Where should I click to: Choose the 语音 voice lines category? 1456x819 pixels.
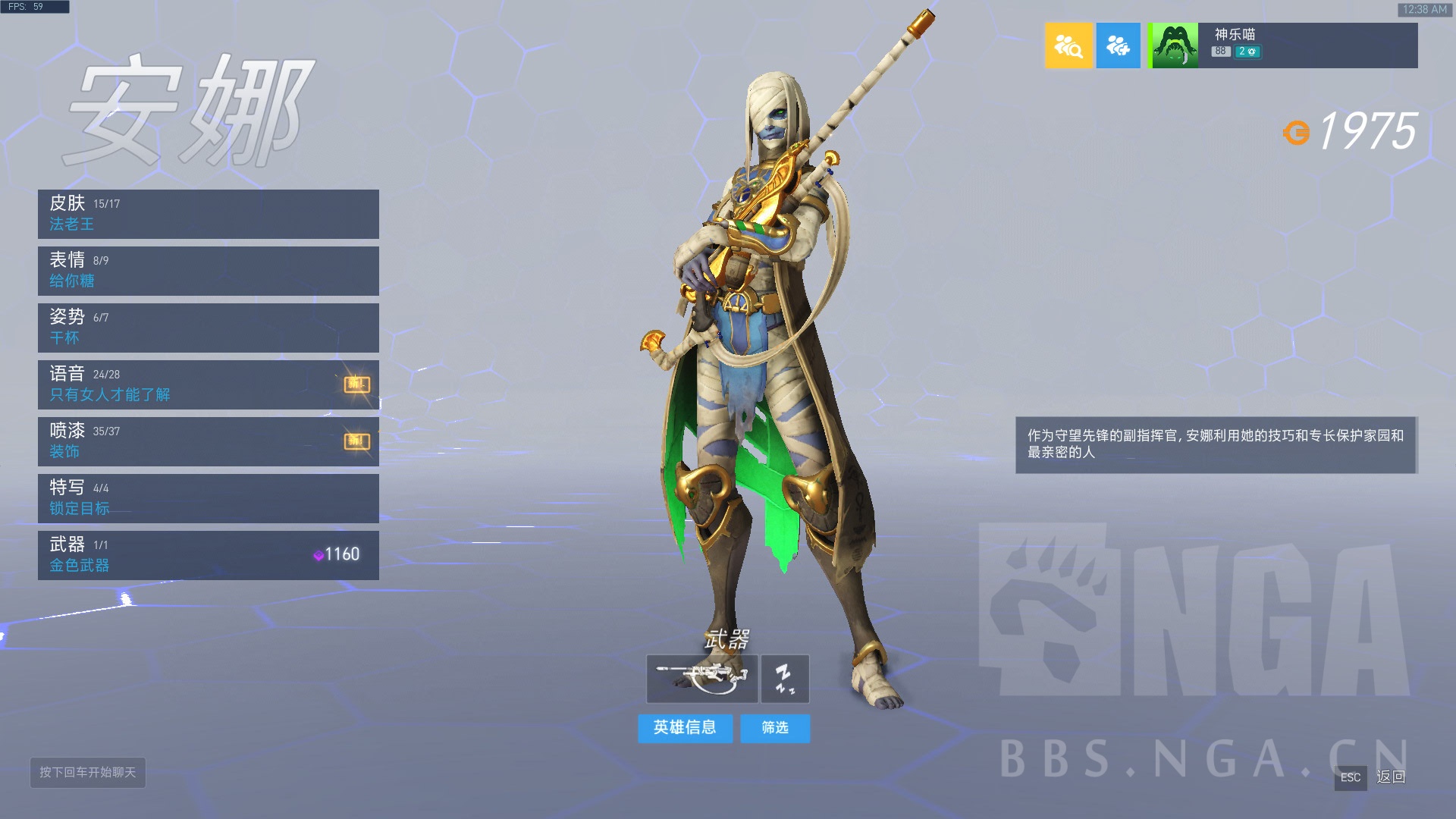click(x=208, y=384)
